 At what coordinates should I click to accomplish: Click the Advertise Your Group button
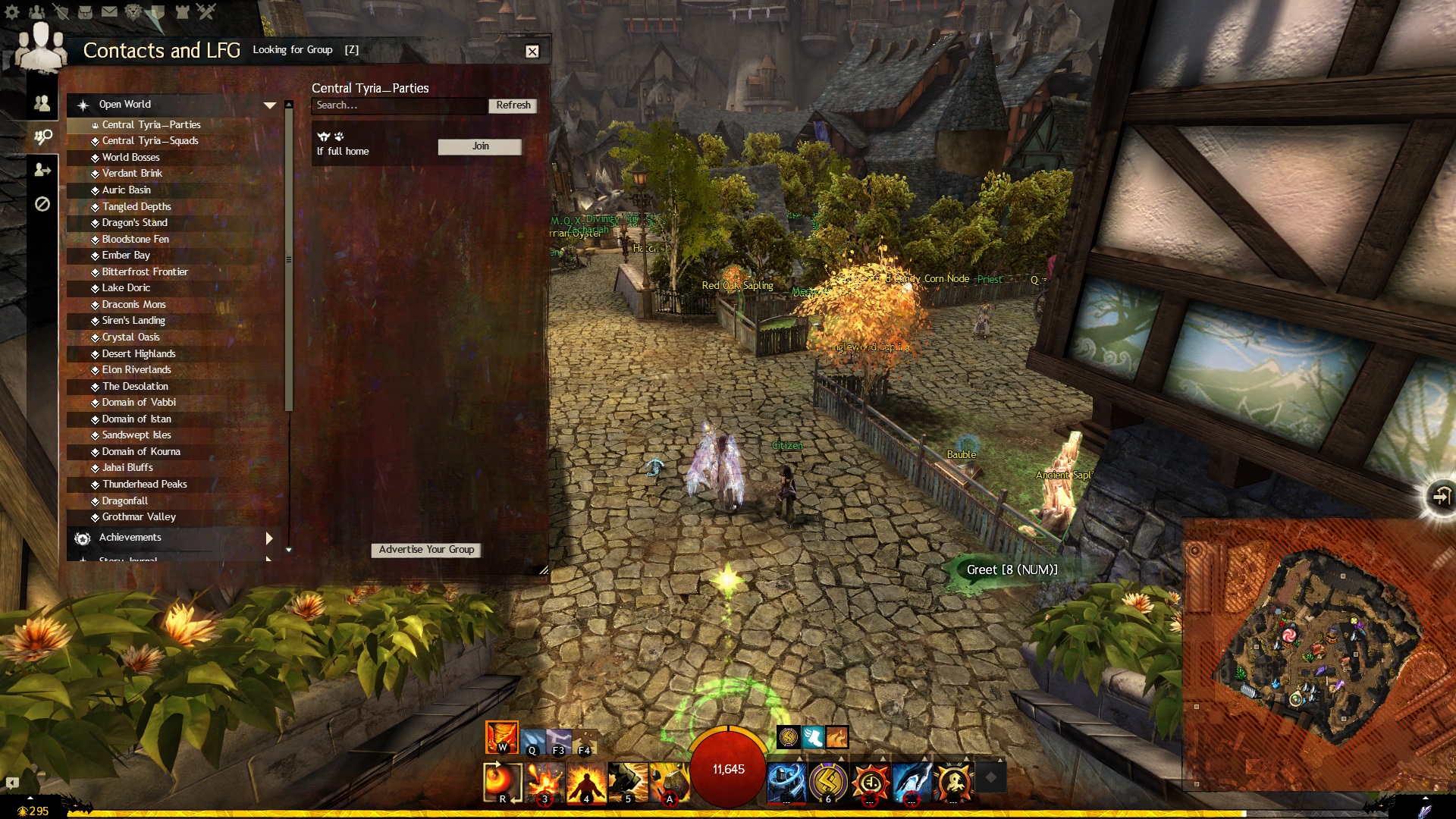[x=426, y=550]
